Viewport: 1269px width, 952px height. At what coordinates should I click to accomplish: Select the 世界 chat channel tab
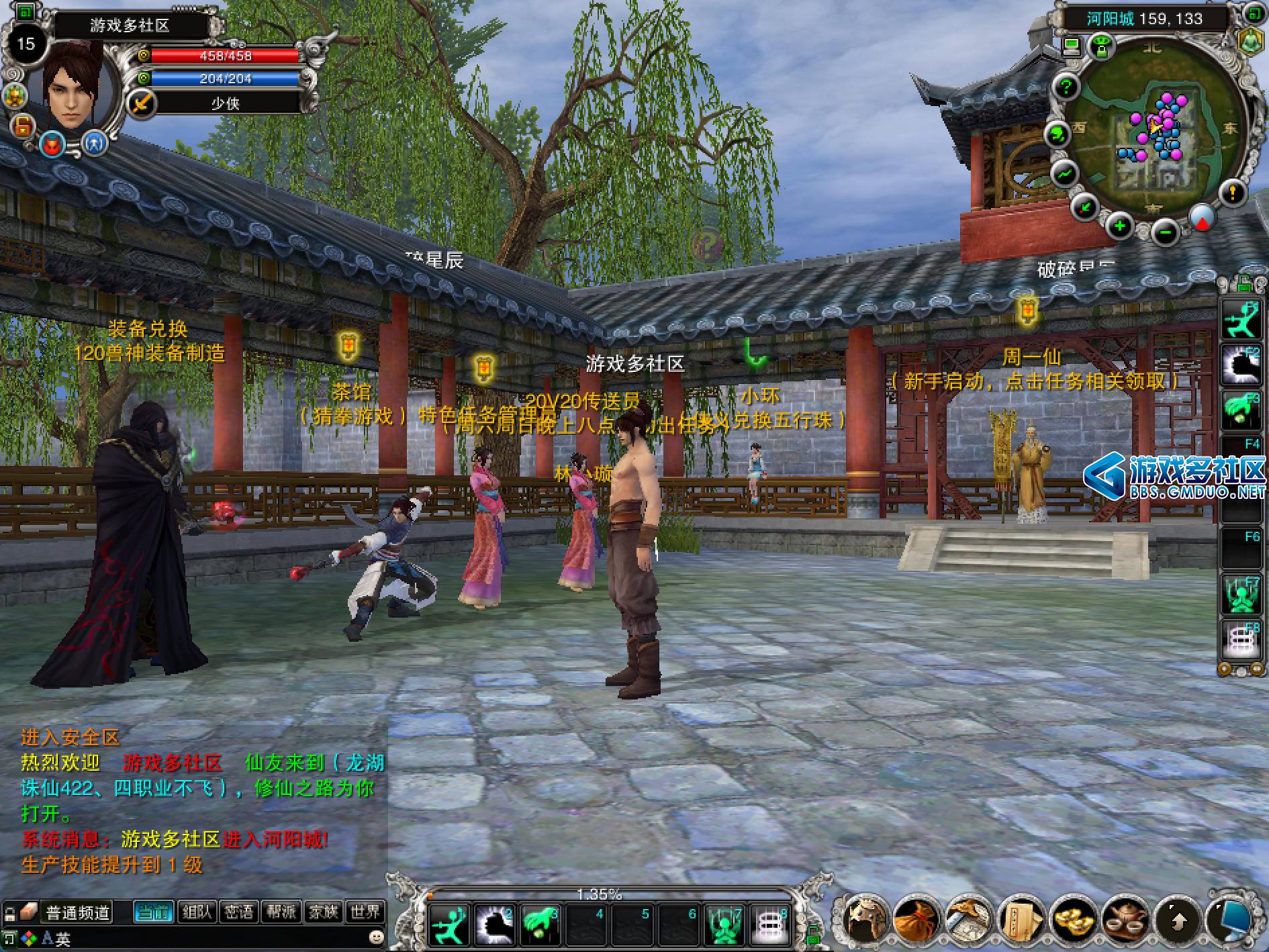[365, 912]
